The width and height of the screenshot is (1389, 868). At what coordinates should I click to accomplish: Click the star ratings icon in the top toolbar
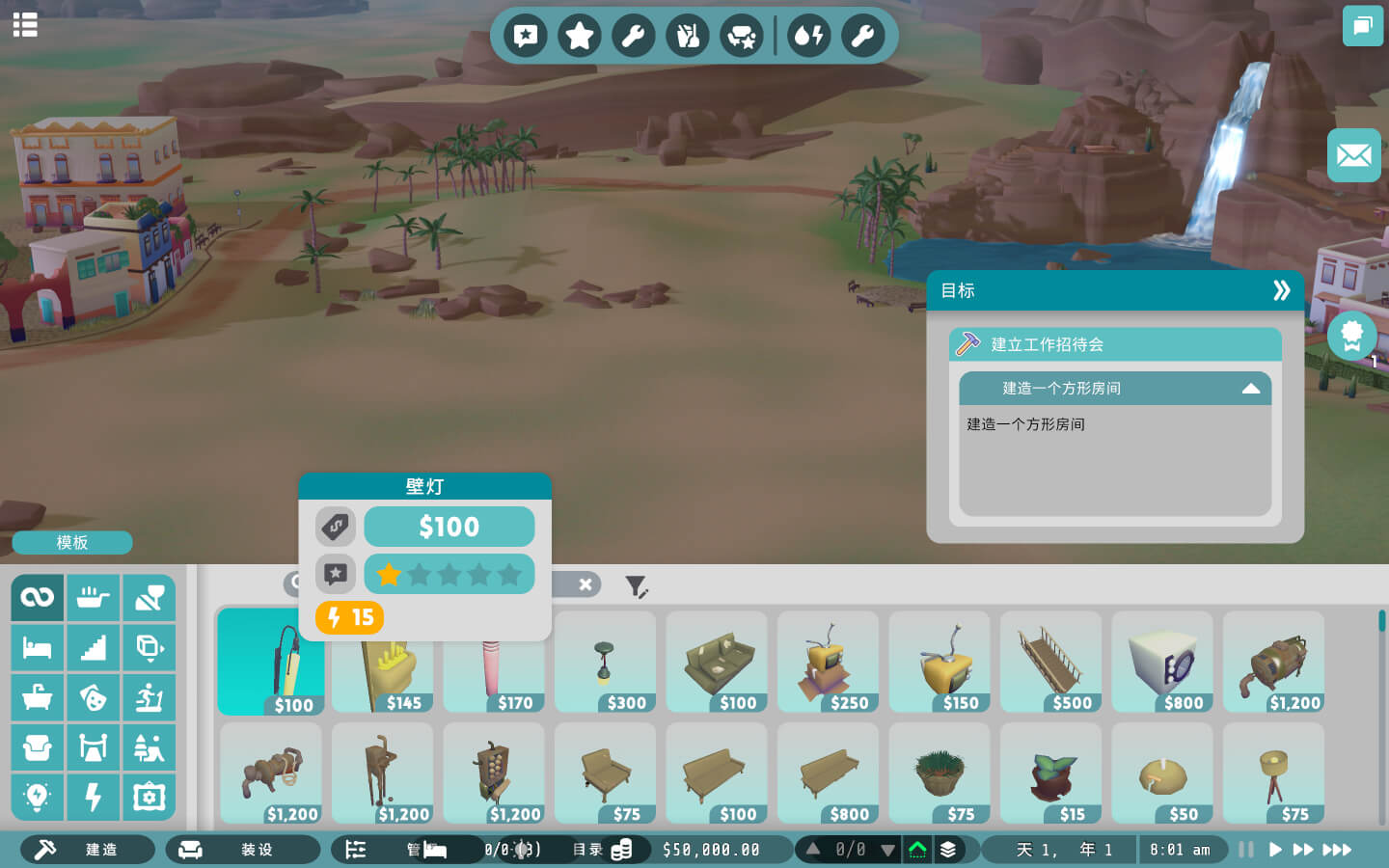pos(580,37)
